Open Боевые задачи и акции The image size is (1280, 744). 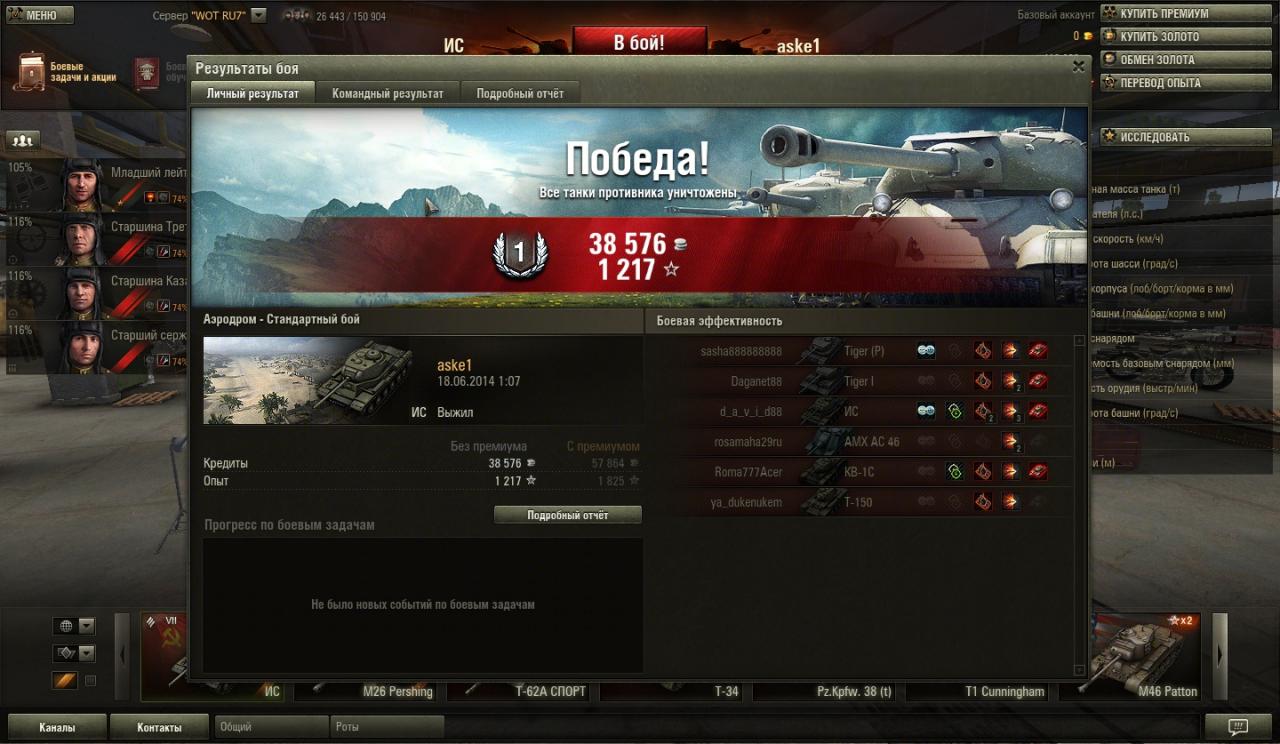[x=65, y=72]
